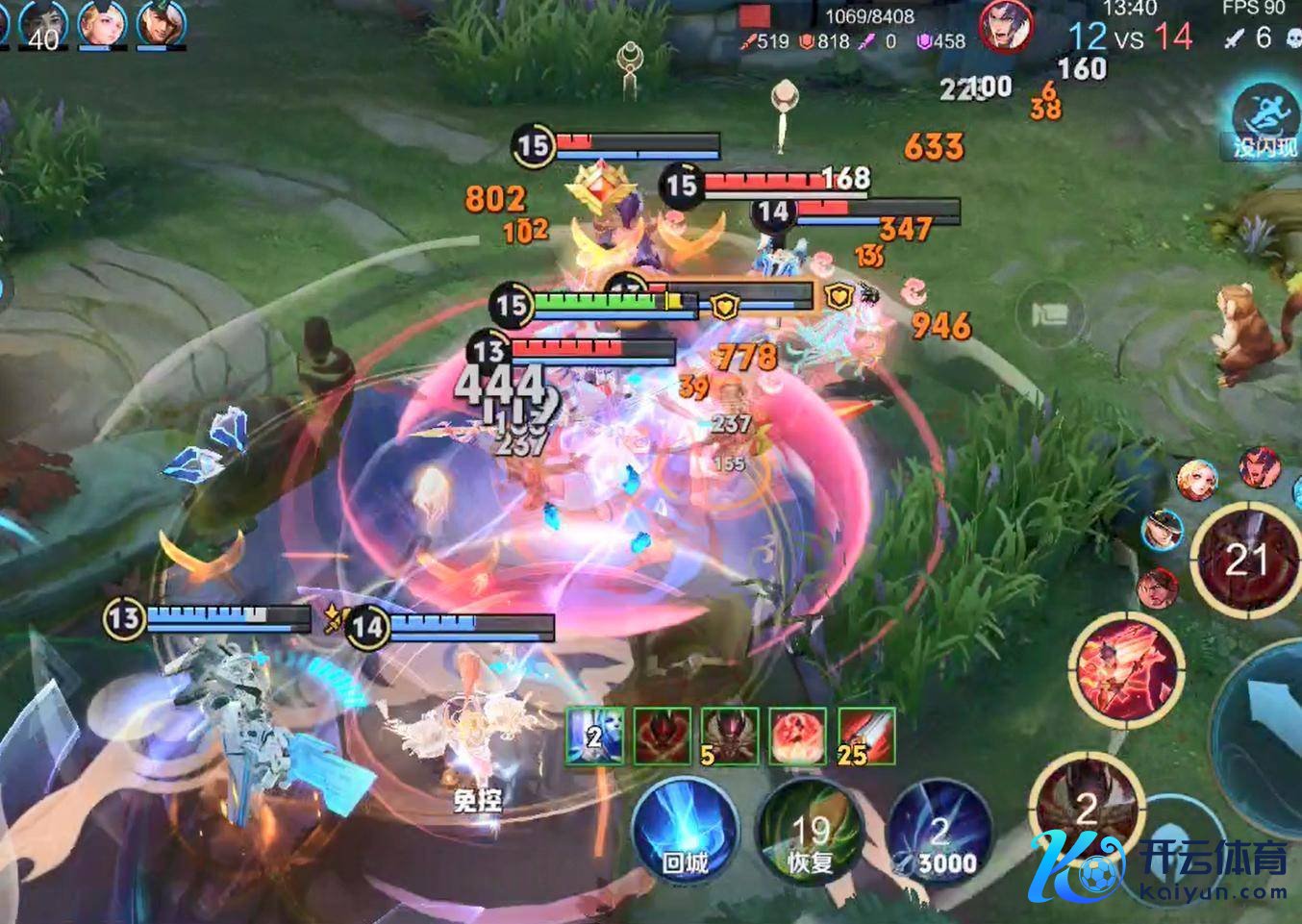Tap the blonde ally portrait at top
1302x924 pixels.
102,24
